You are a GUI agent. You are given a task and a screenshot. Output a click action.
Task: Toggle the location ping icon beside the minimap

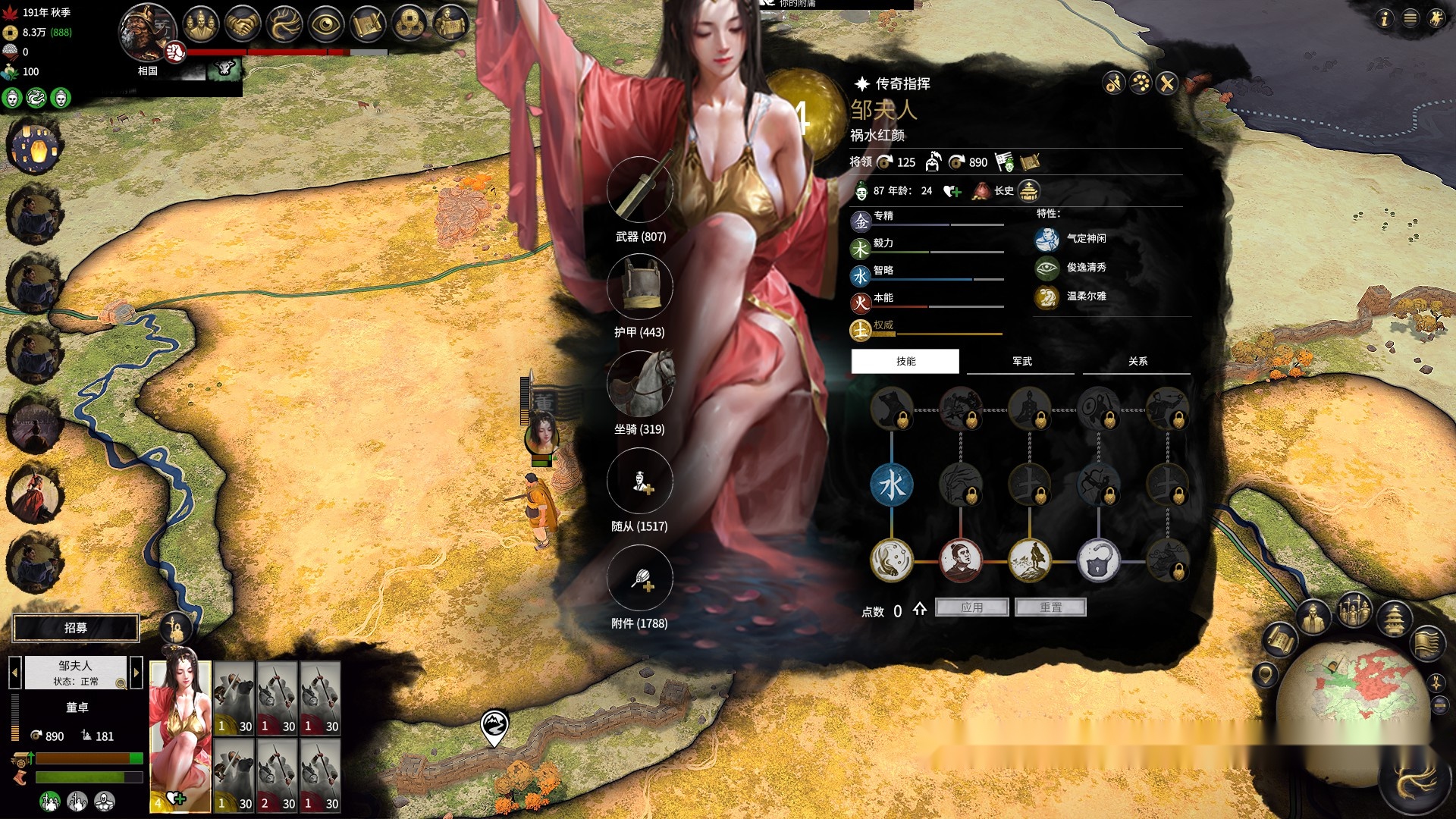[x=1265, y=675]
